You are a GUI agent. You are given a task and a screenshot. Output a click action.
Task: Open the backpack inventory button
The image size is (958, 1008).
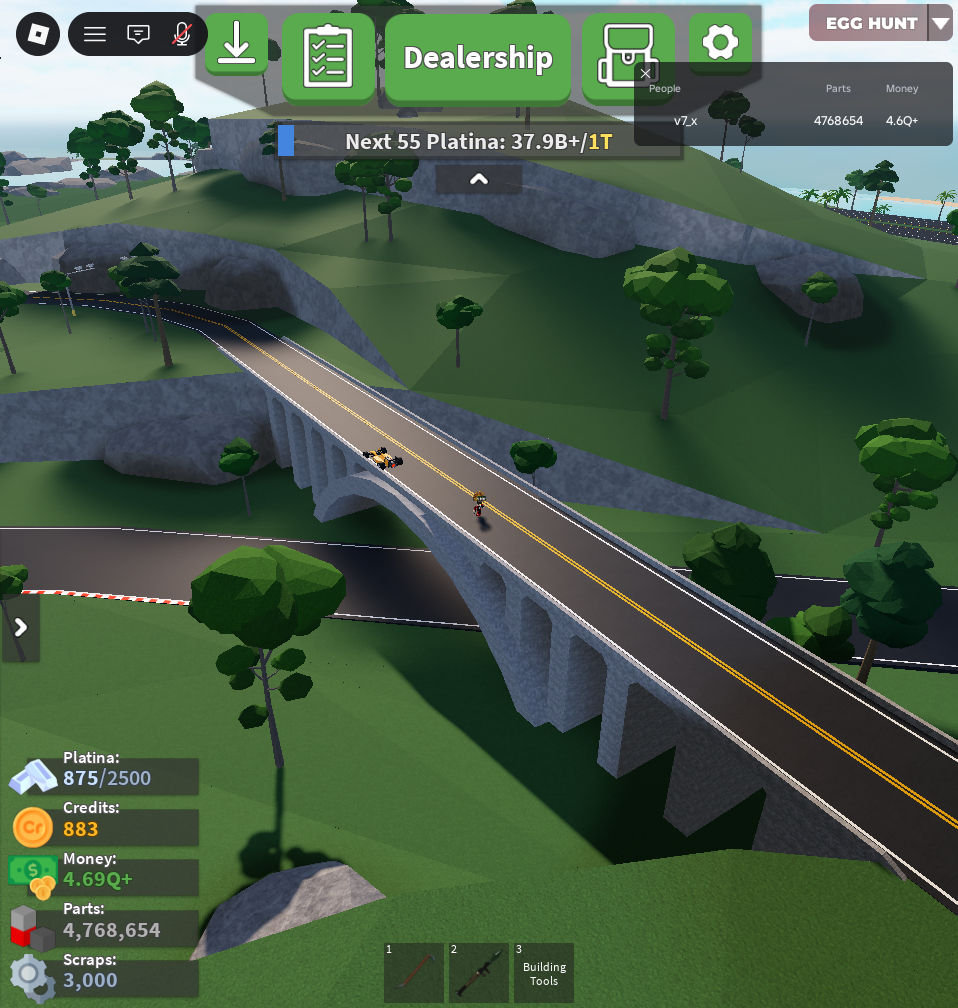[621, 56]
